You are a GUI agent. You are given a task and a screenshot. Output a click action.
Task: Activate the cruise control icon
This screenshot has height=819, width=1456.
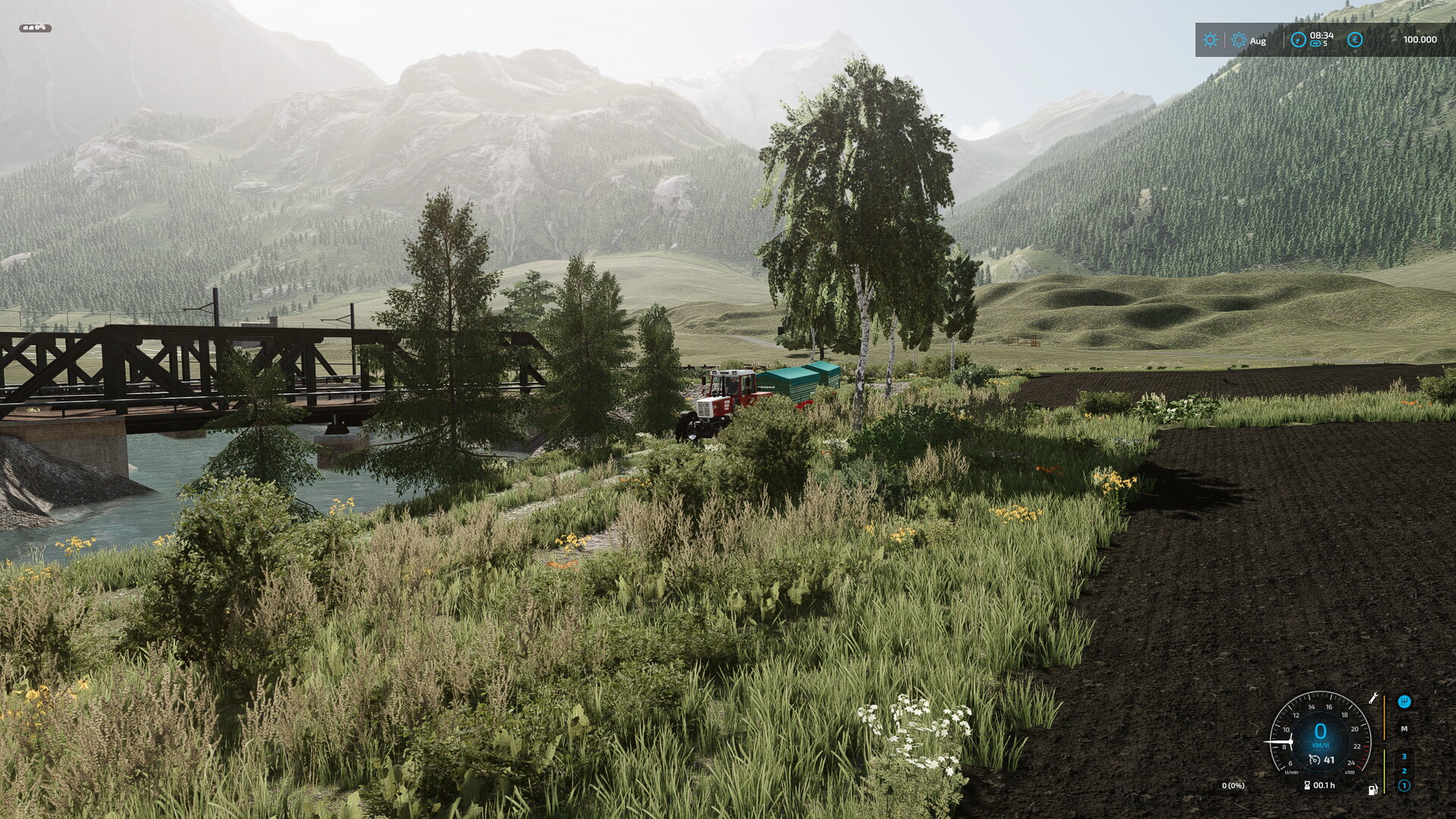click(x=1314, y=760)
